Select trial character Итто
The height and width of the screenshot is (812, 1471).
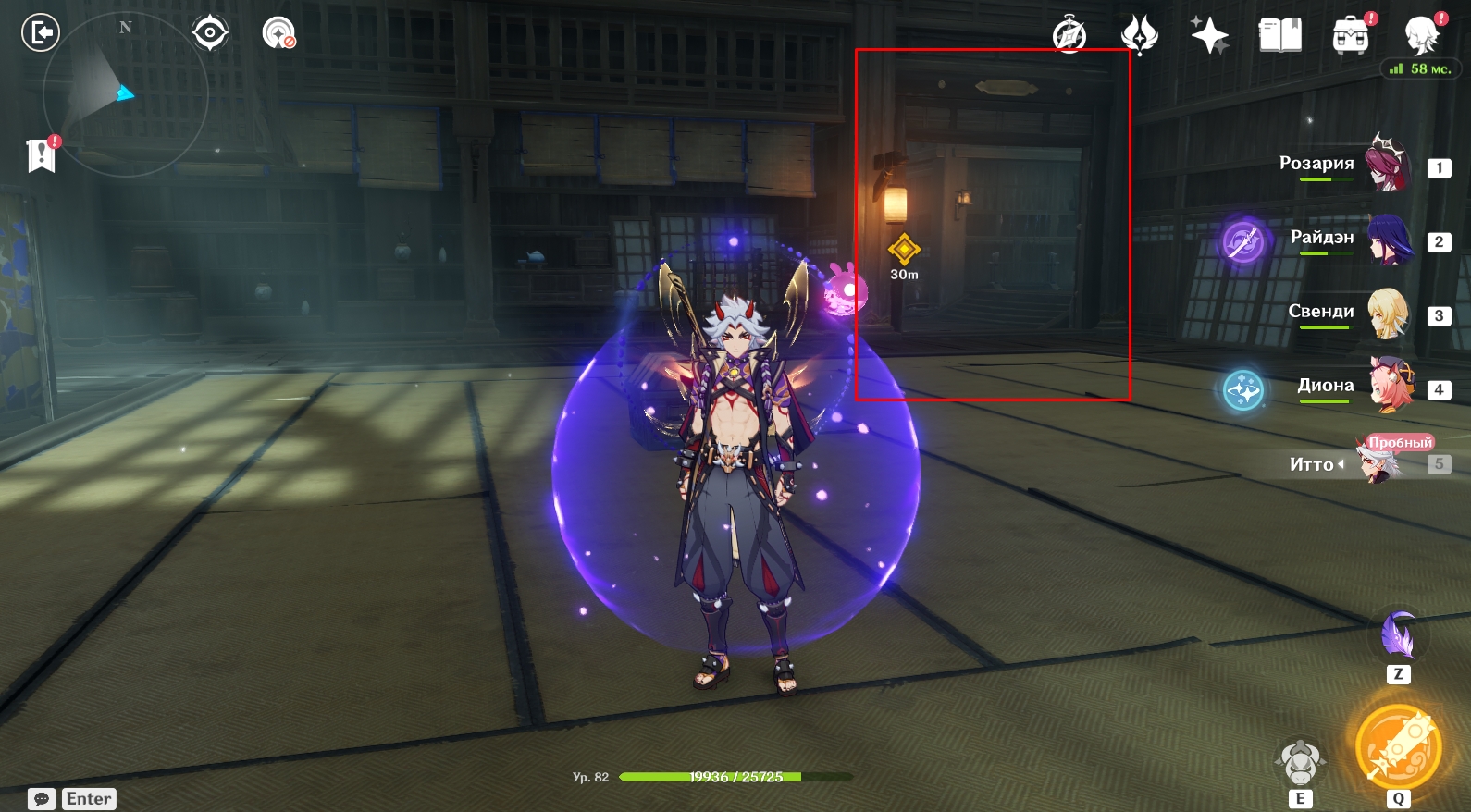1378,462
